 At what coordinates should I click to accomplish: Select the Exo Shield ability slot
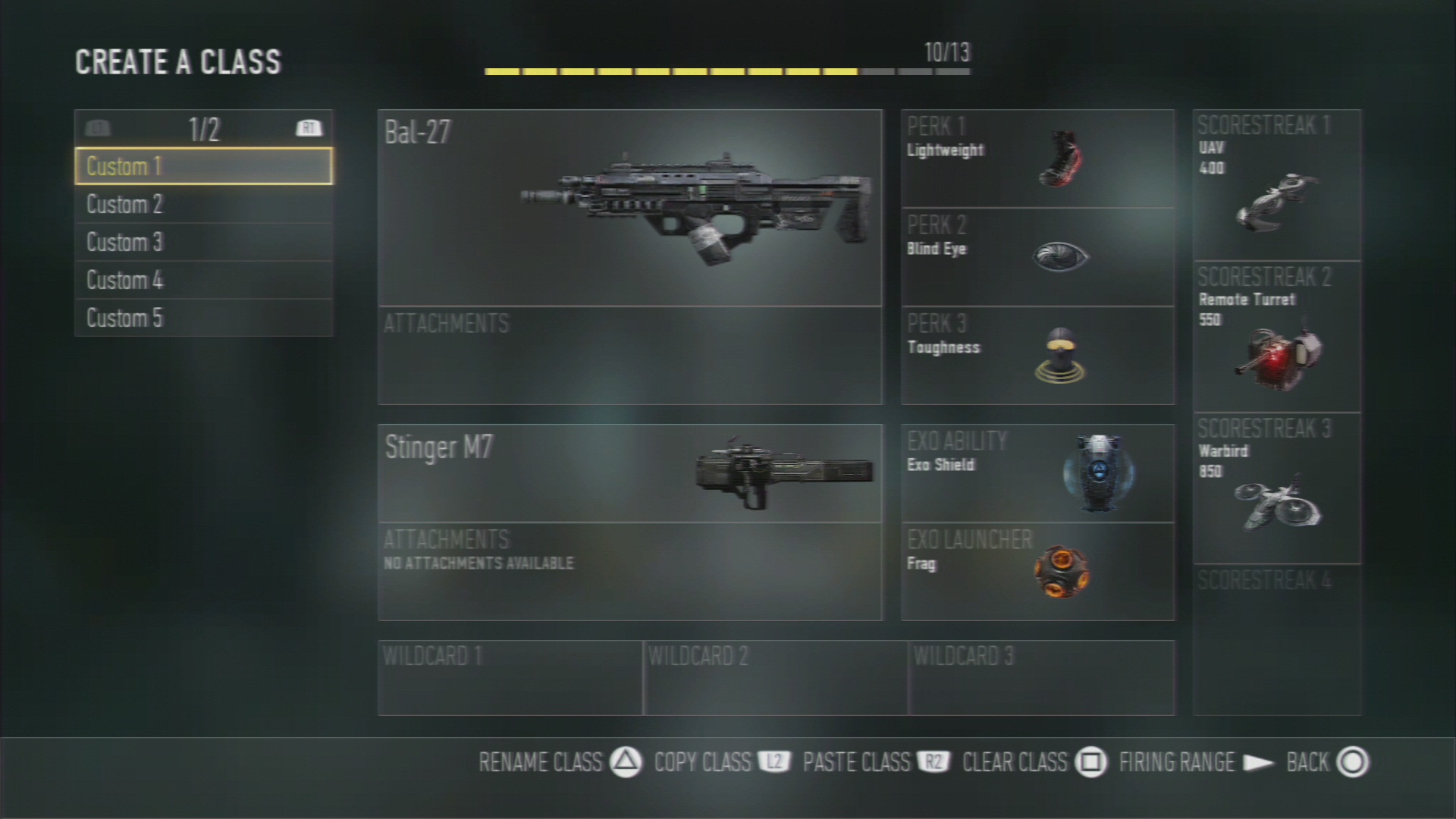(1037, 473)
